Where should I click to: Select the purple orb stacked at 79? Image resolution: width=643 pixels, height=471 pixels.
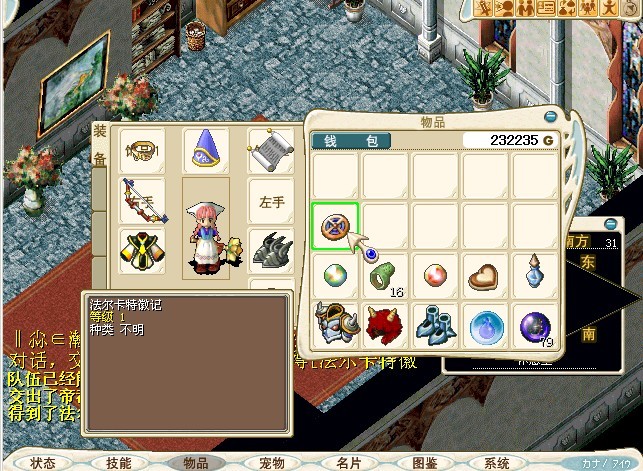click(x=536, y=325)
